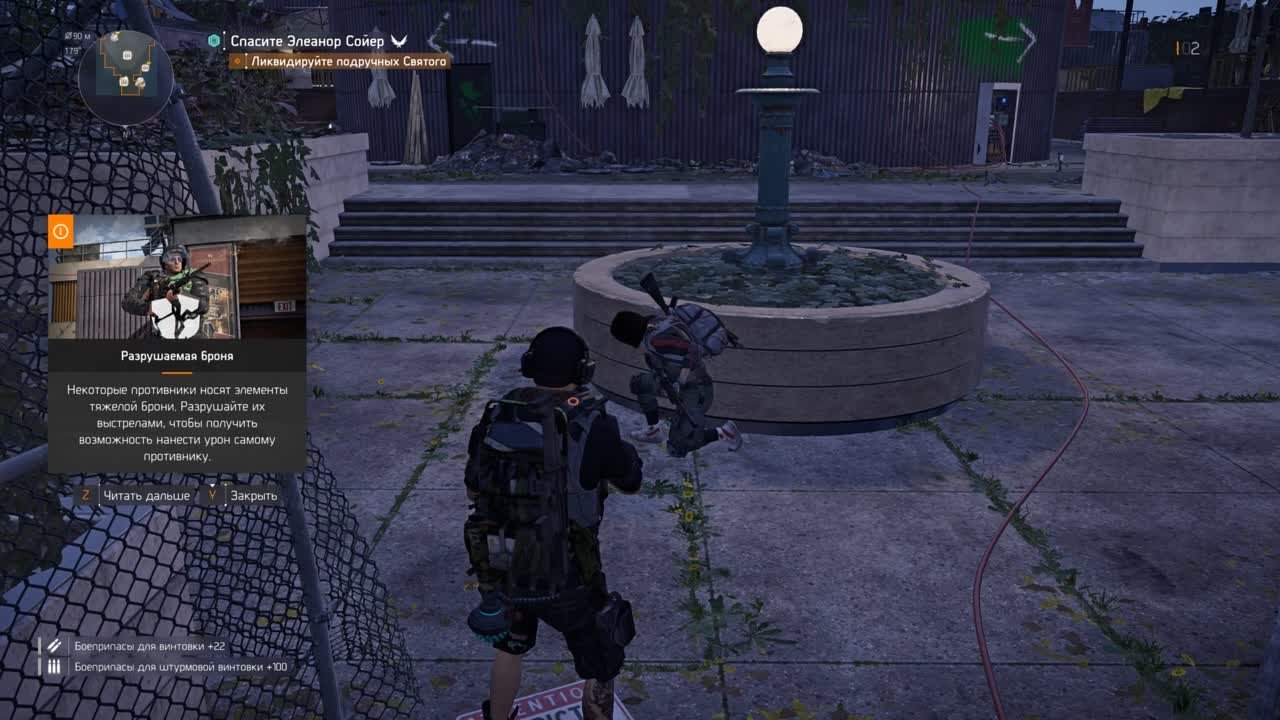Click the '90 м' range label above minimap

point(77,34)
